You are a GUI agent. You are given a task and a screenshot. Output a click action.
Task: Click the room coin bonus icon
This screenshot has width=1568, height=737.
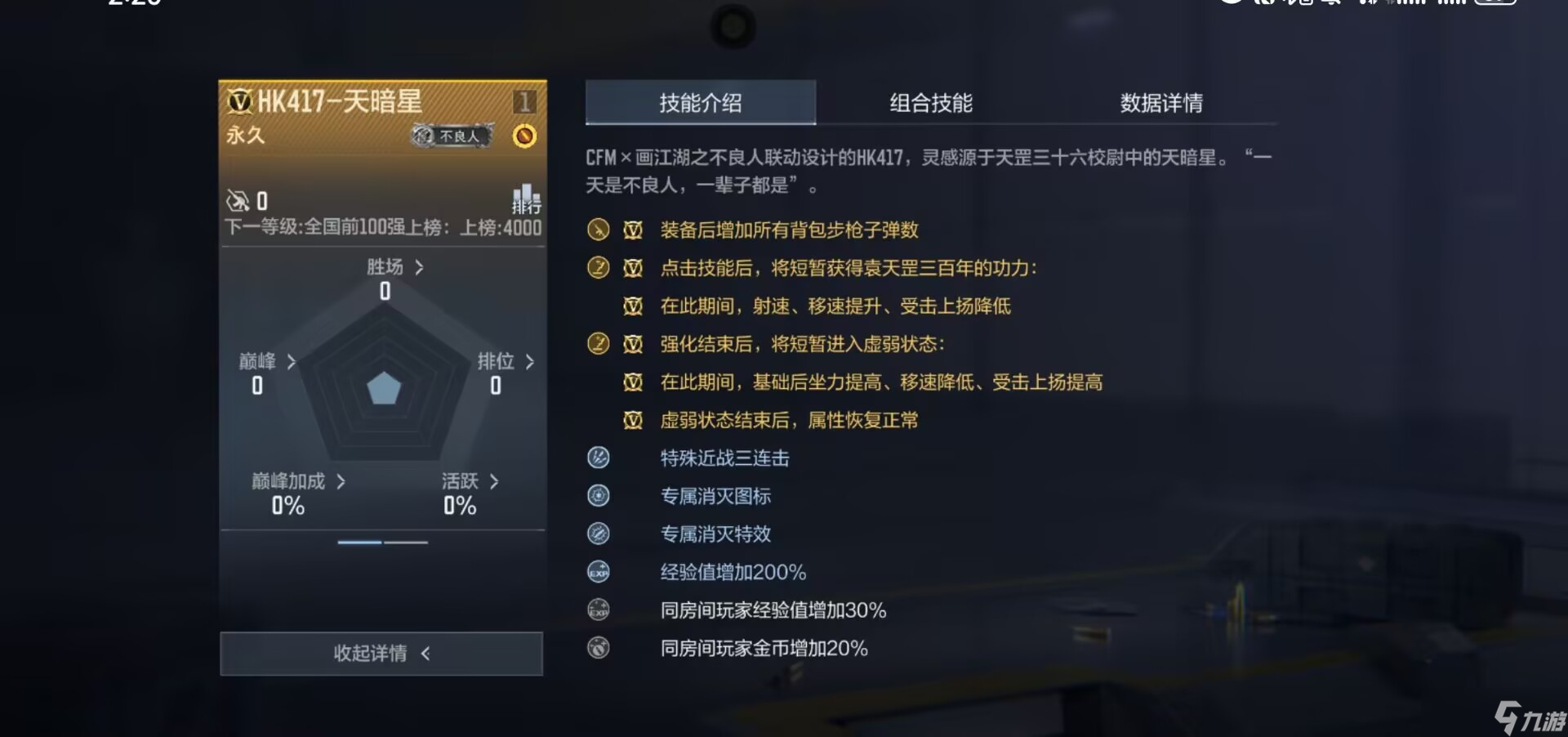pyautogui.click(x=599, y=648)
